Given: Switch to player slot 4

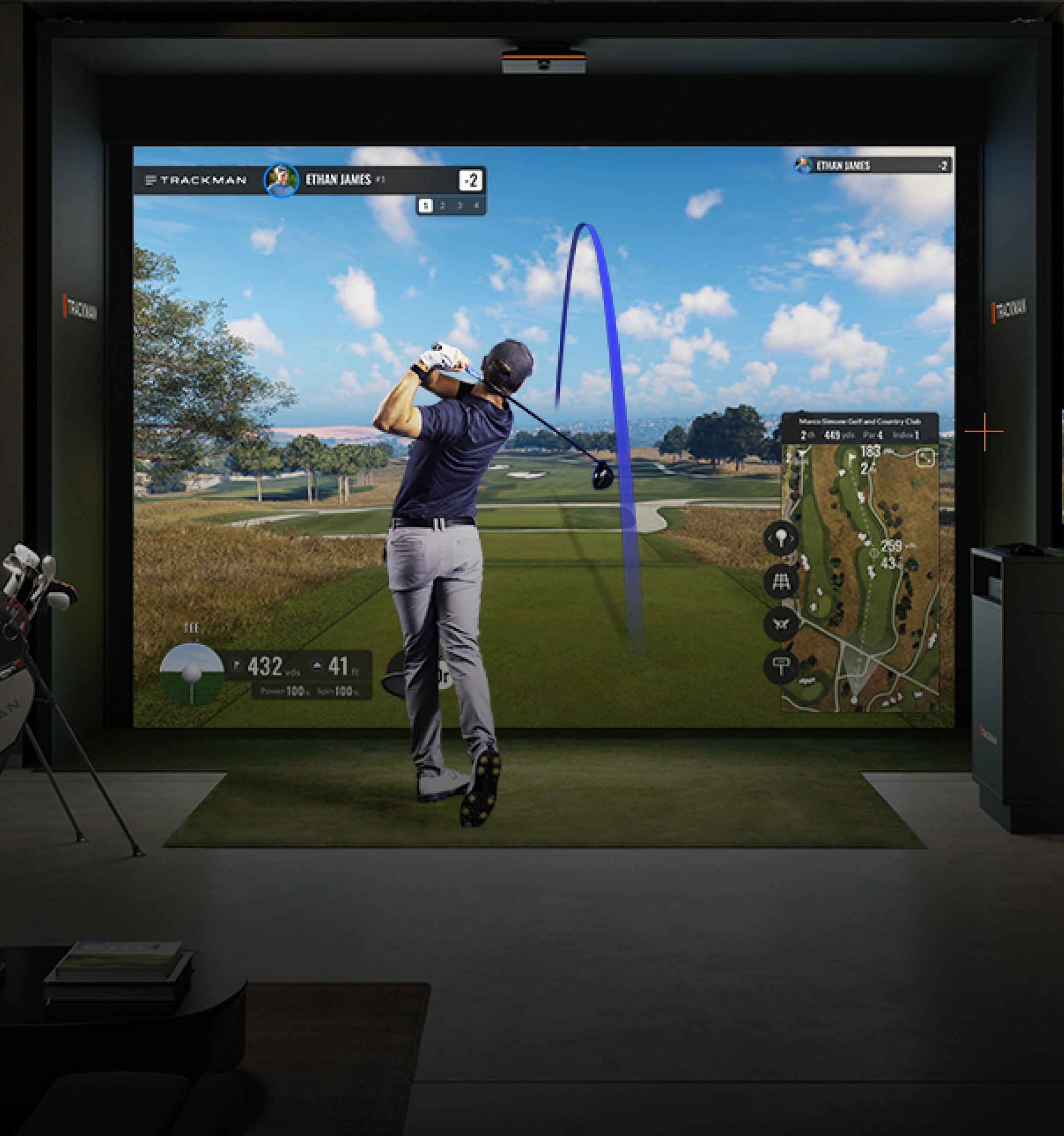Looking at the screenshot, I should pos(476,206).
